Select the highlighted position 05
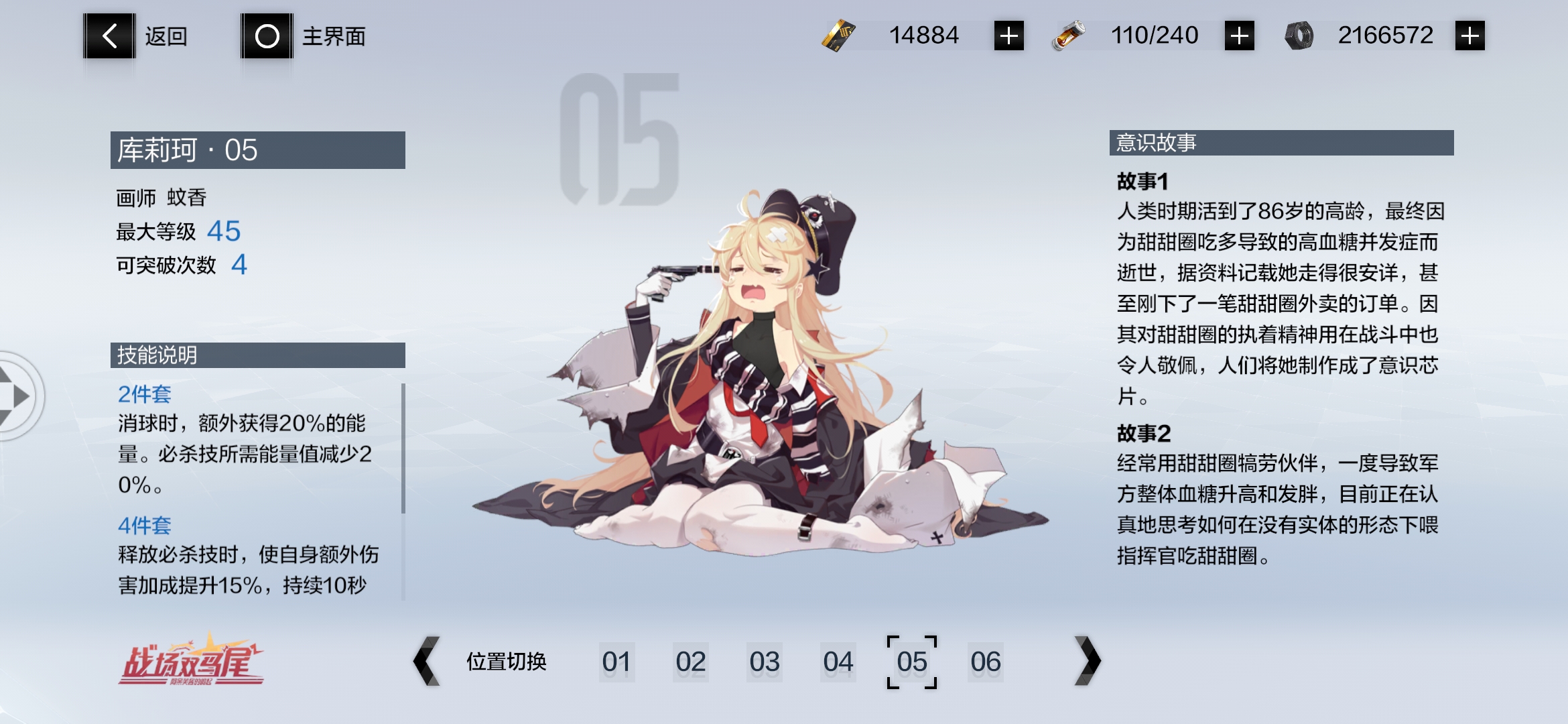Image resolution: width=1568 pixels, height=724 pixels. [912, 662]
